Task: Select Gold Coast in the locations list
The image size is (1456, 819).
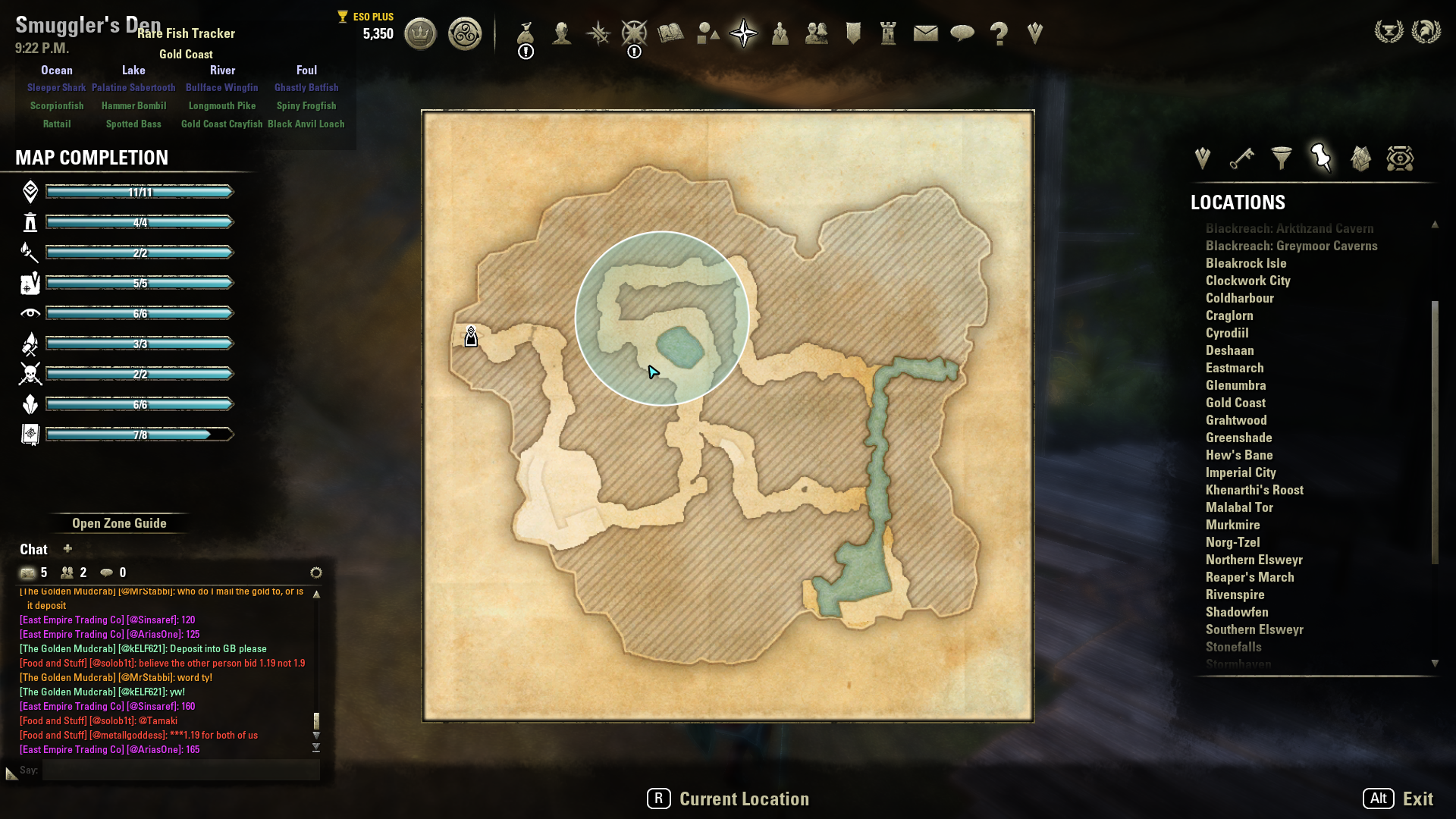Action: pos(1235,403)
